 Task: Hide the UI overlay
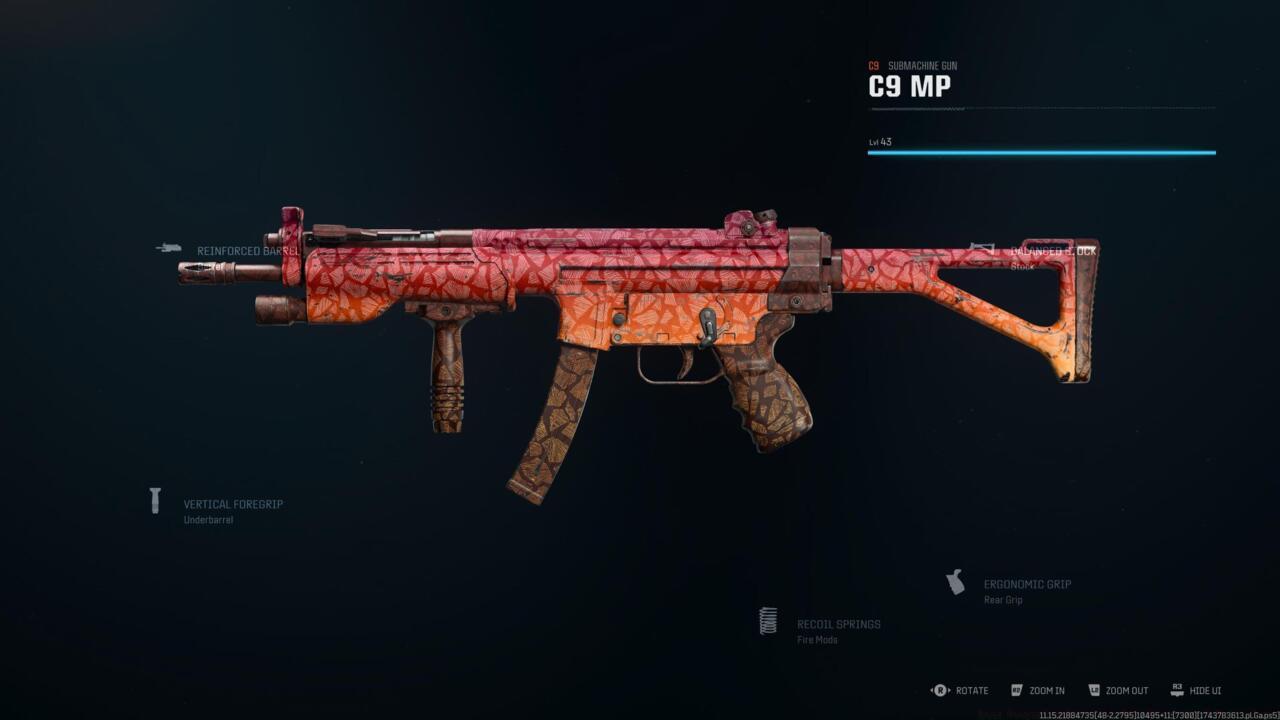pyautogui.click(x=1205, y=690)
